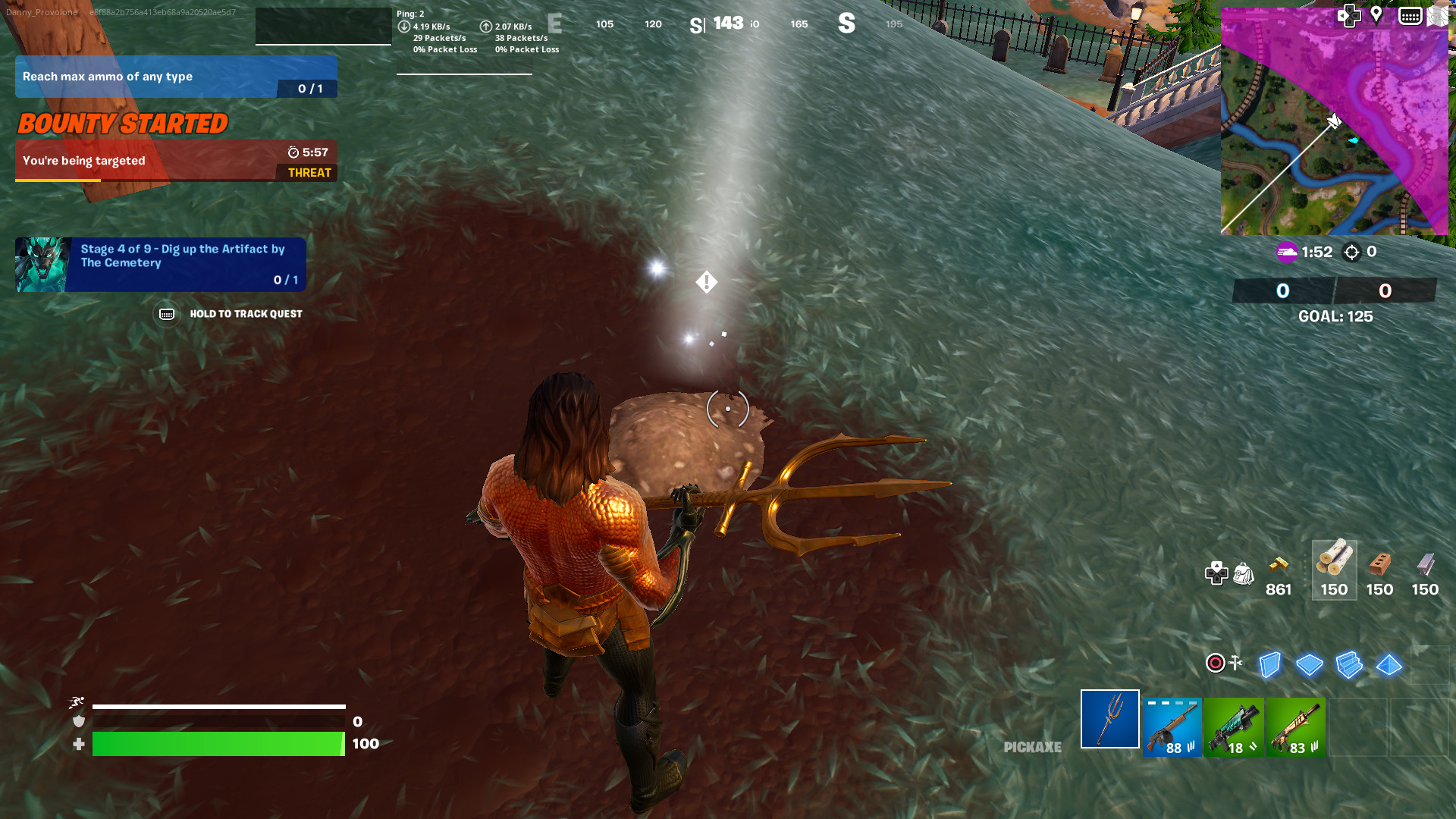Click the minimap
The height and width of the screenshot is (819, 1456).
tap(1334, 129)
